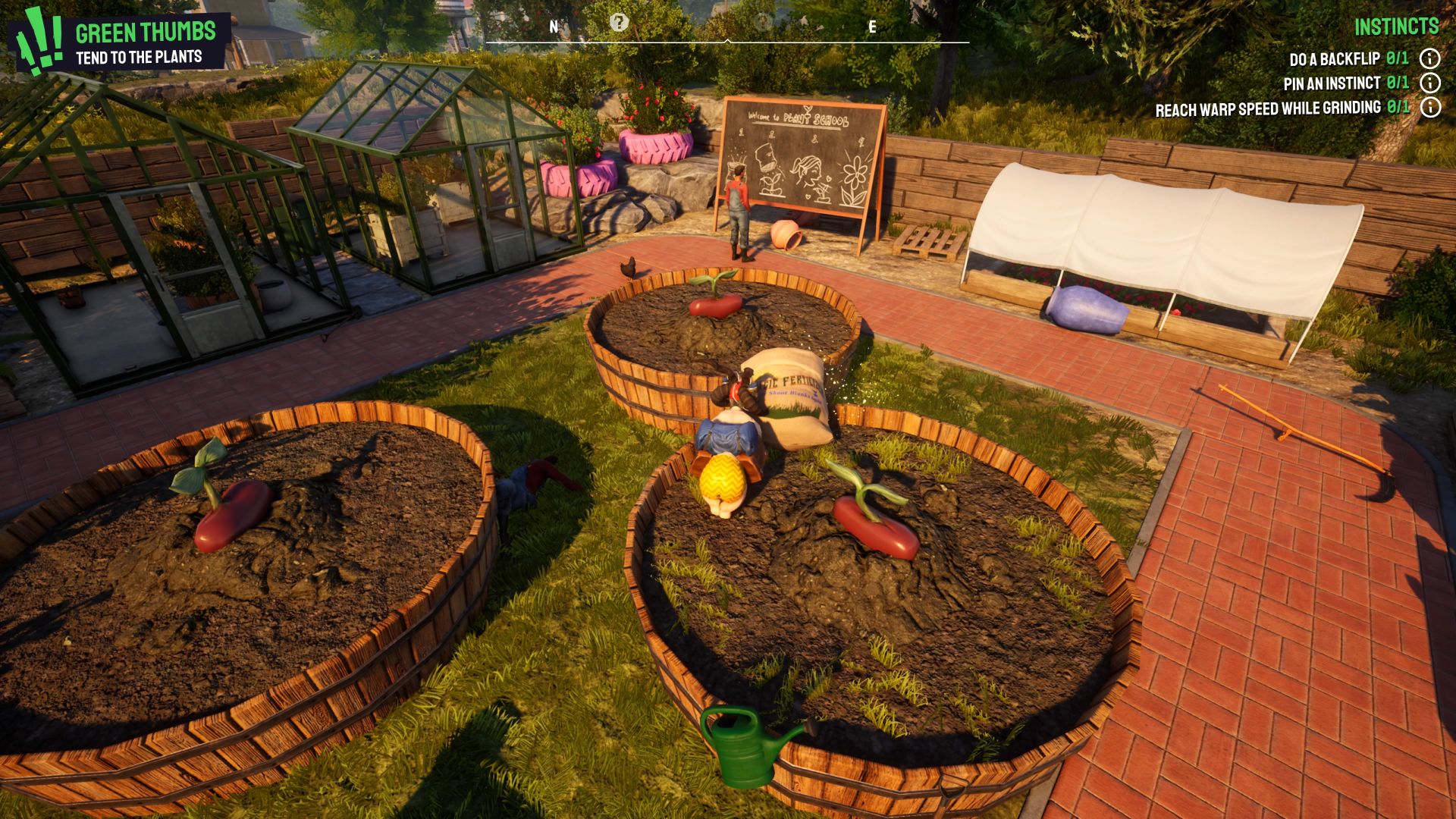1456x819 pixels.
Task: Select the left question mark compass marker
Action: (x=620, y=23)
